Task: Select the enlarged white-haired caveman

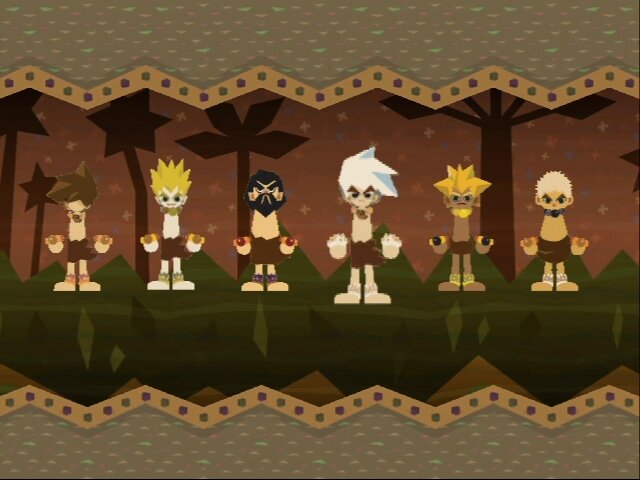Action: [x=363, y=230]
